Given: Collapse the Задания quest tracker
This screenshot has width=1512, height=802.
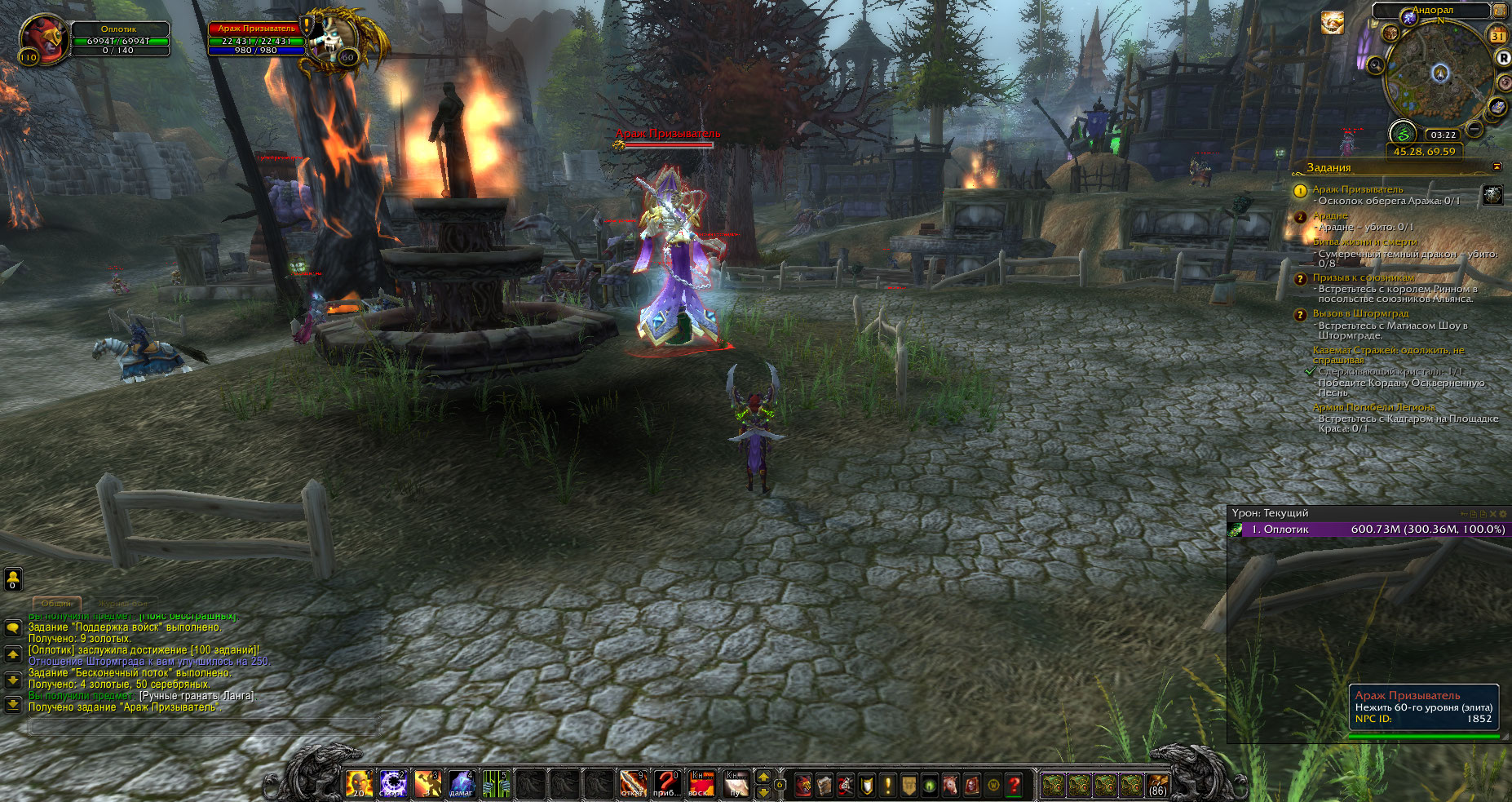Looking at the screenshot, I should point(1497,166).
